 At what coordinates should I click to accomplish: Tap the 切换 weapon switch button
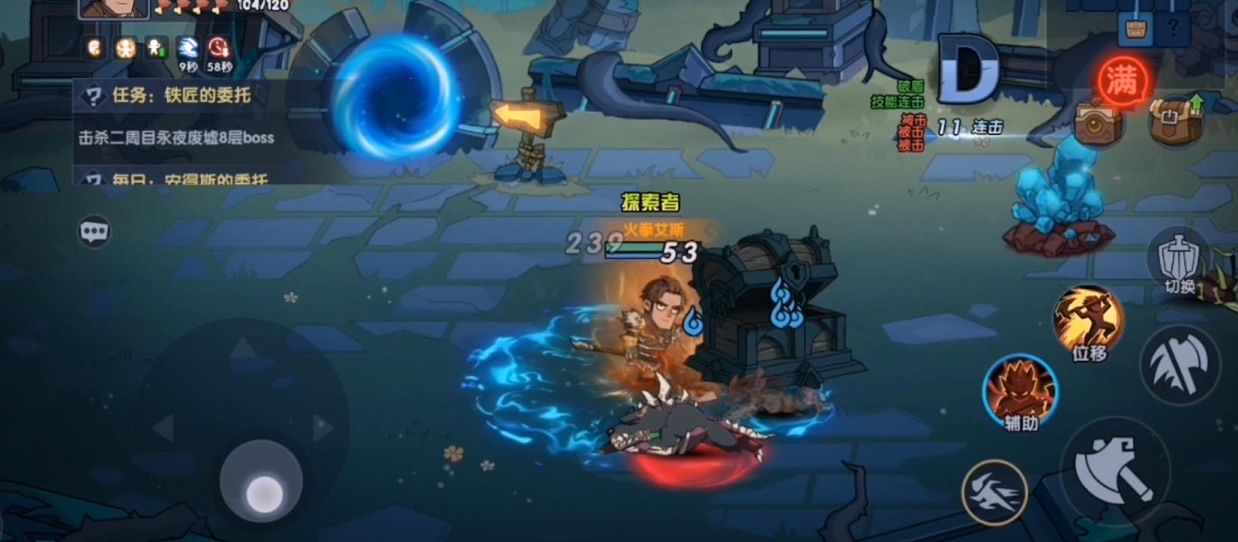pos(1180,260)
